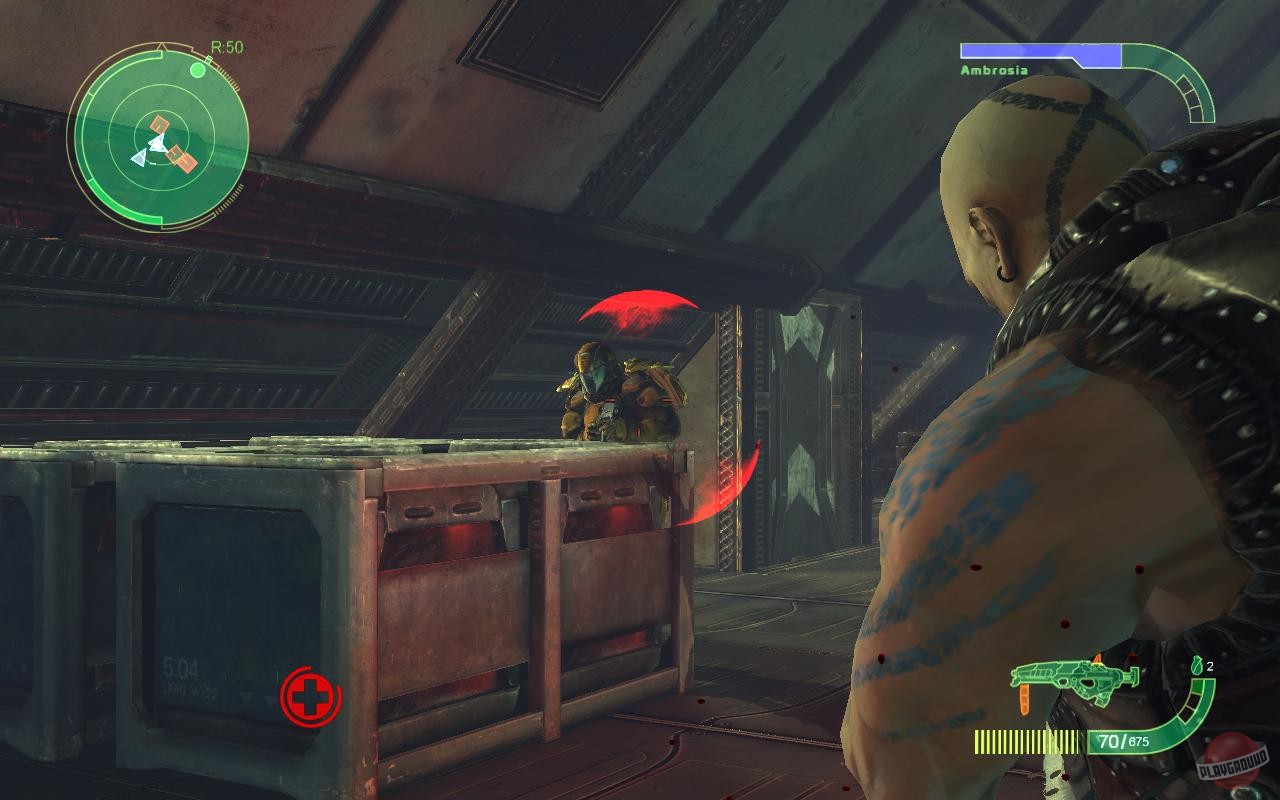
Task: Click the green dot on the radar
Action: 200,70
